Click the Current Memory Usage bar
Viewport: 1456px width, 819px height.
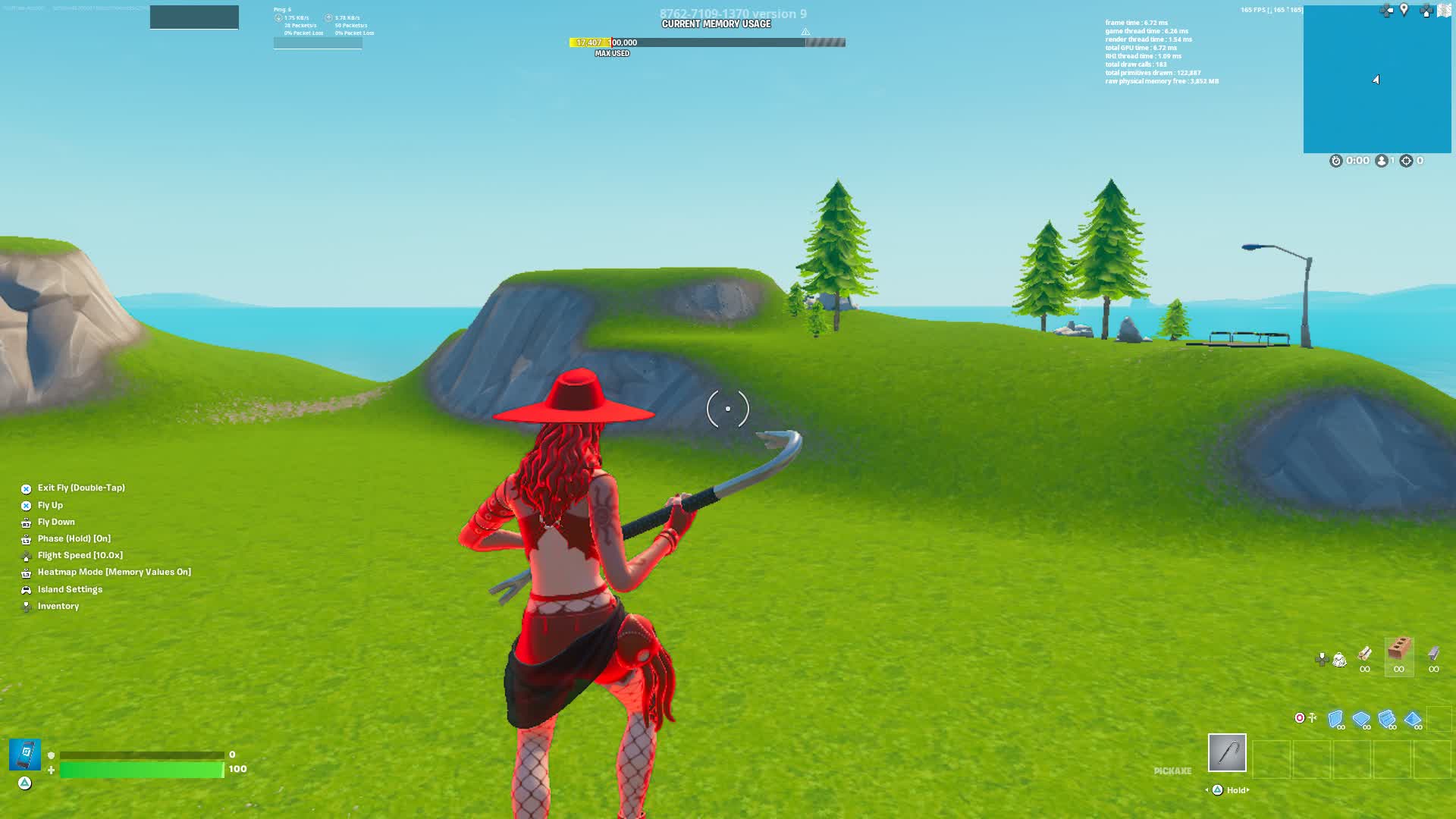pos(705,42)
